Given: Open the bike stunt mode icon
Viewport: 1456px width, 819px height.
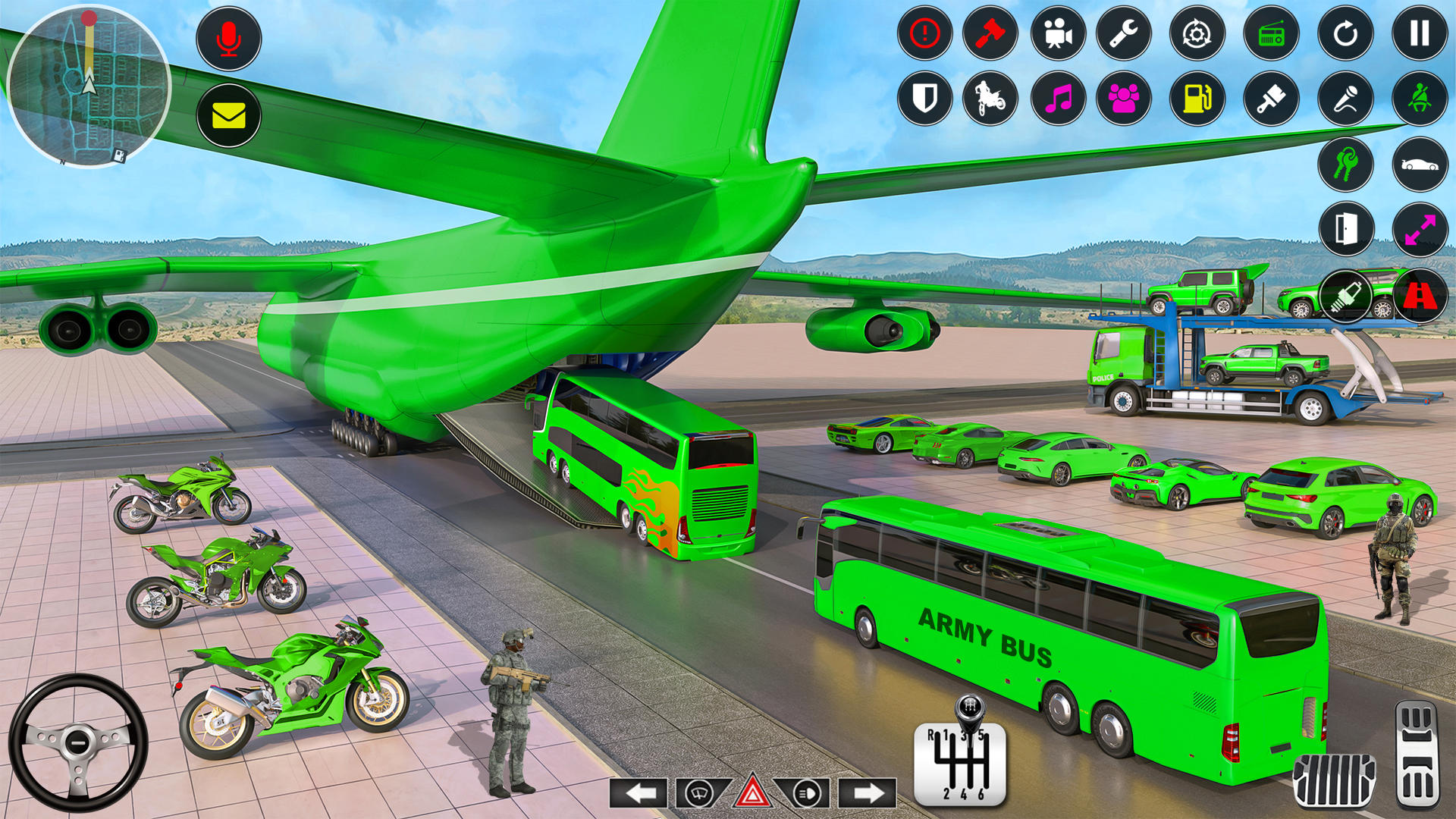Looking at the screenshot, I should tap(989, 99).
